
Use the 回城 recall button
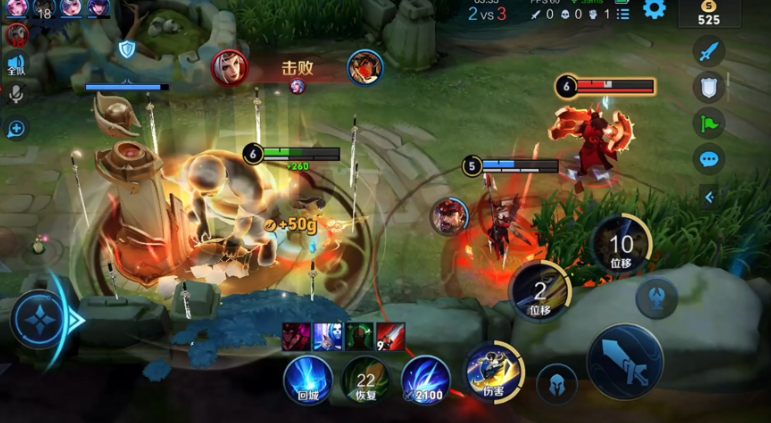(x=307, y=380)
